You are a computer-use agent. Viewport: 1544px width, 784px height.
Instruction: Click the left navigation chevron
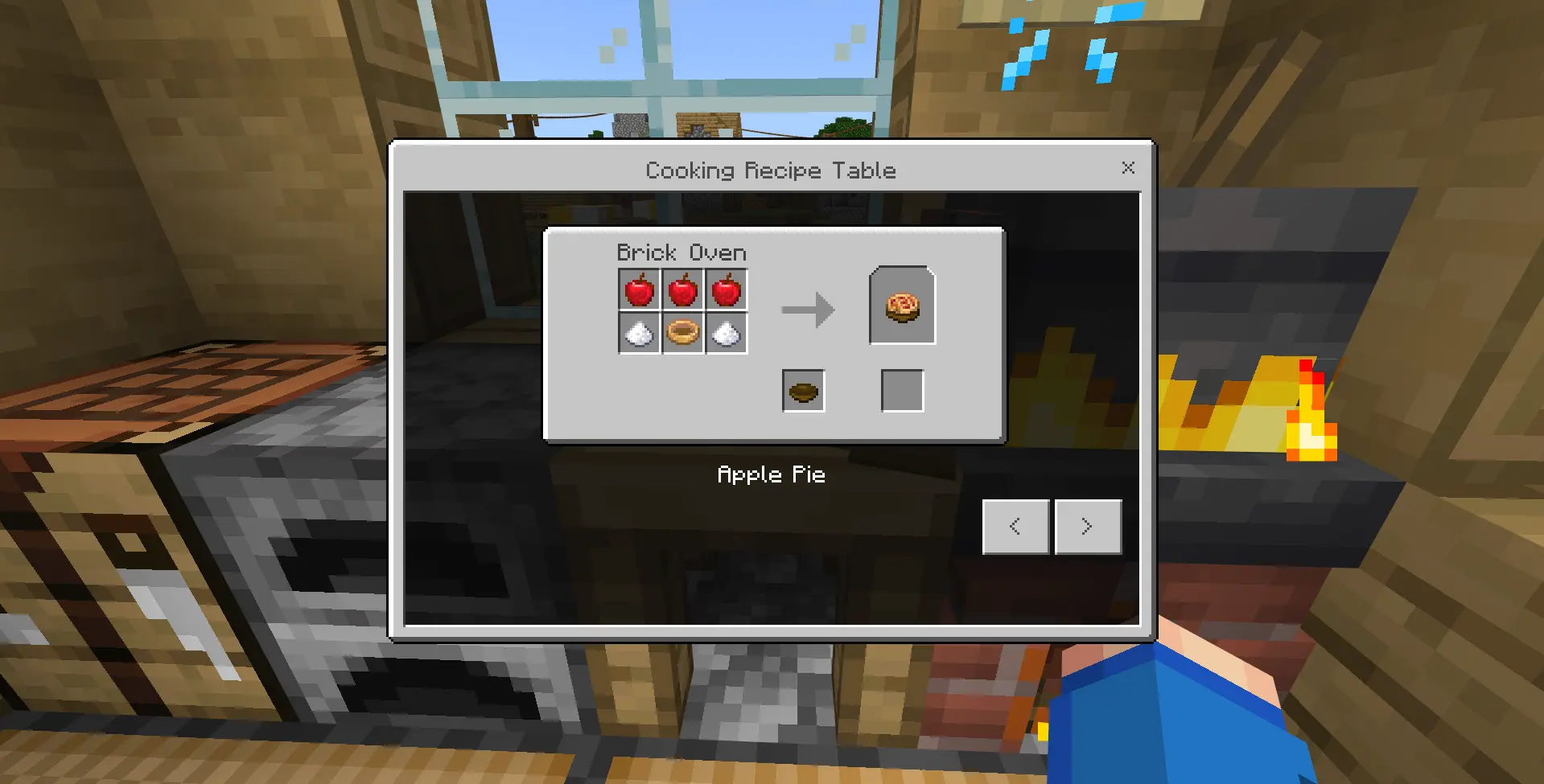pyautogui.click(x=1015, y=526)
